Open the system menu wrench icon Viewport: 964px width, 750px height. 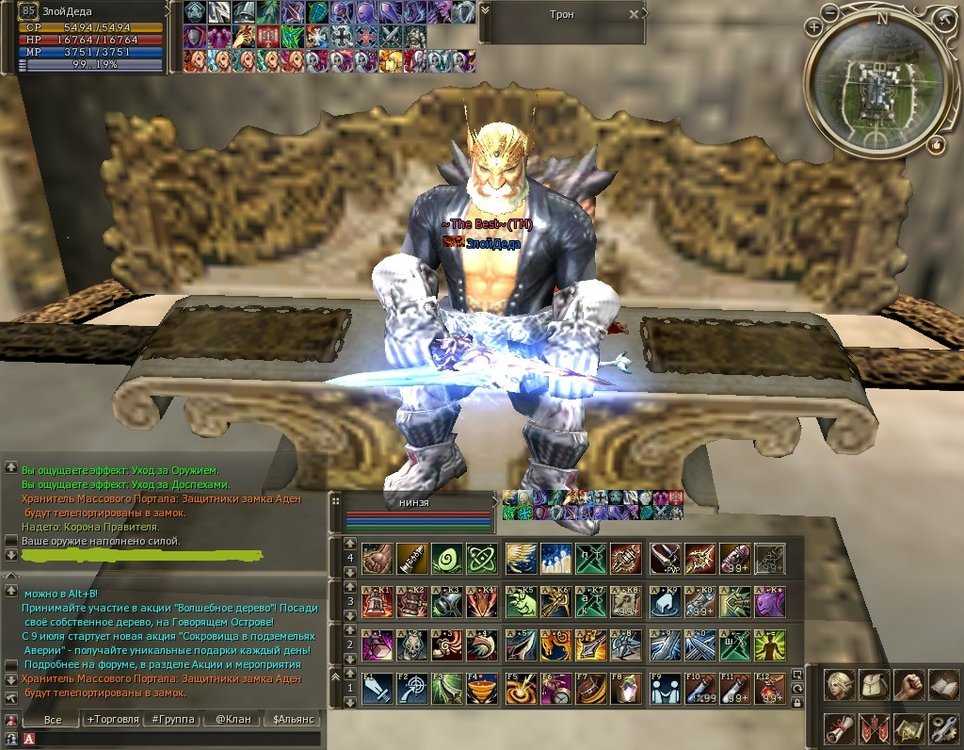(x=943, y=729)
